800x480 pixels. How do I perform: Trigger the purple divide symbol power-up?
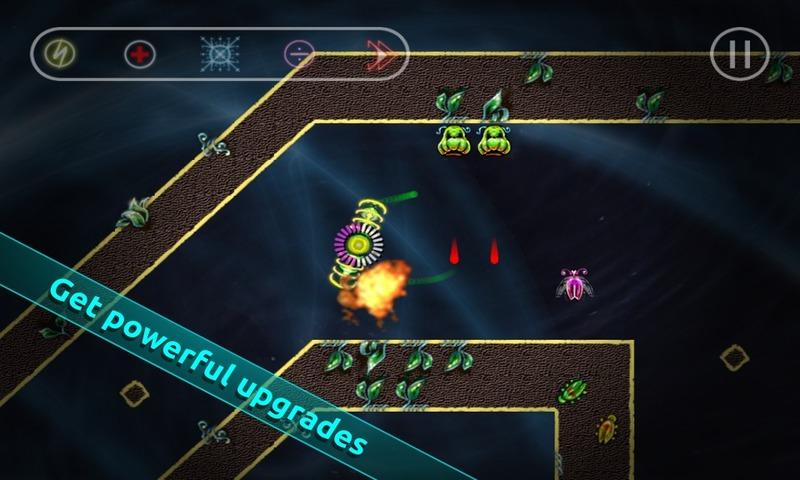click(x=298, y=53)
